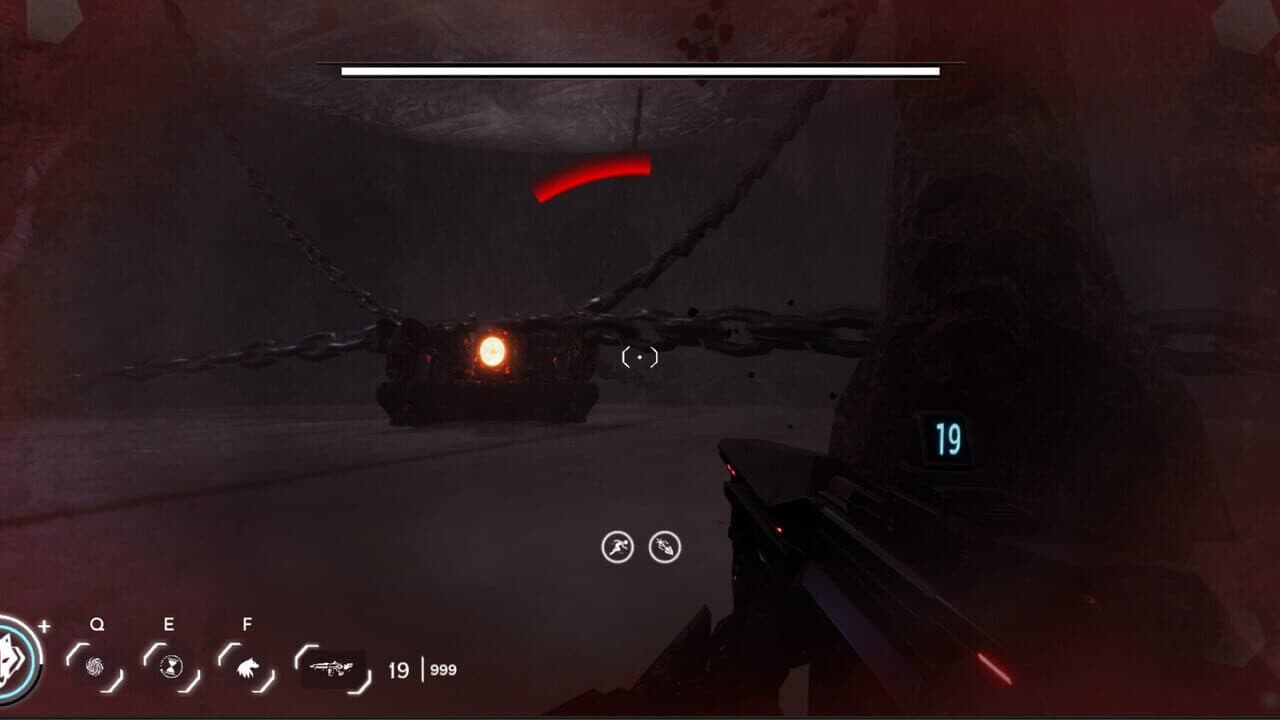Expand the weapon slot bracket frame
This screenshot has height=720, width=1280.
(330, 668)
